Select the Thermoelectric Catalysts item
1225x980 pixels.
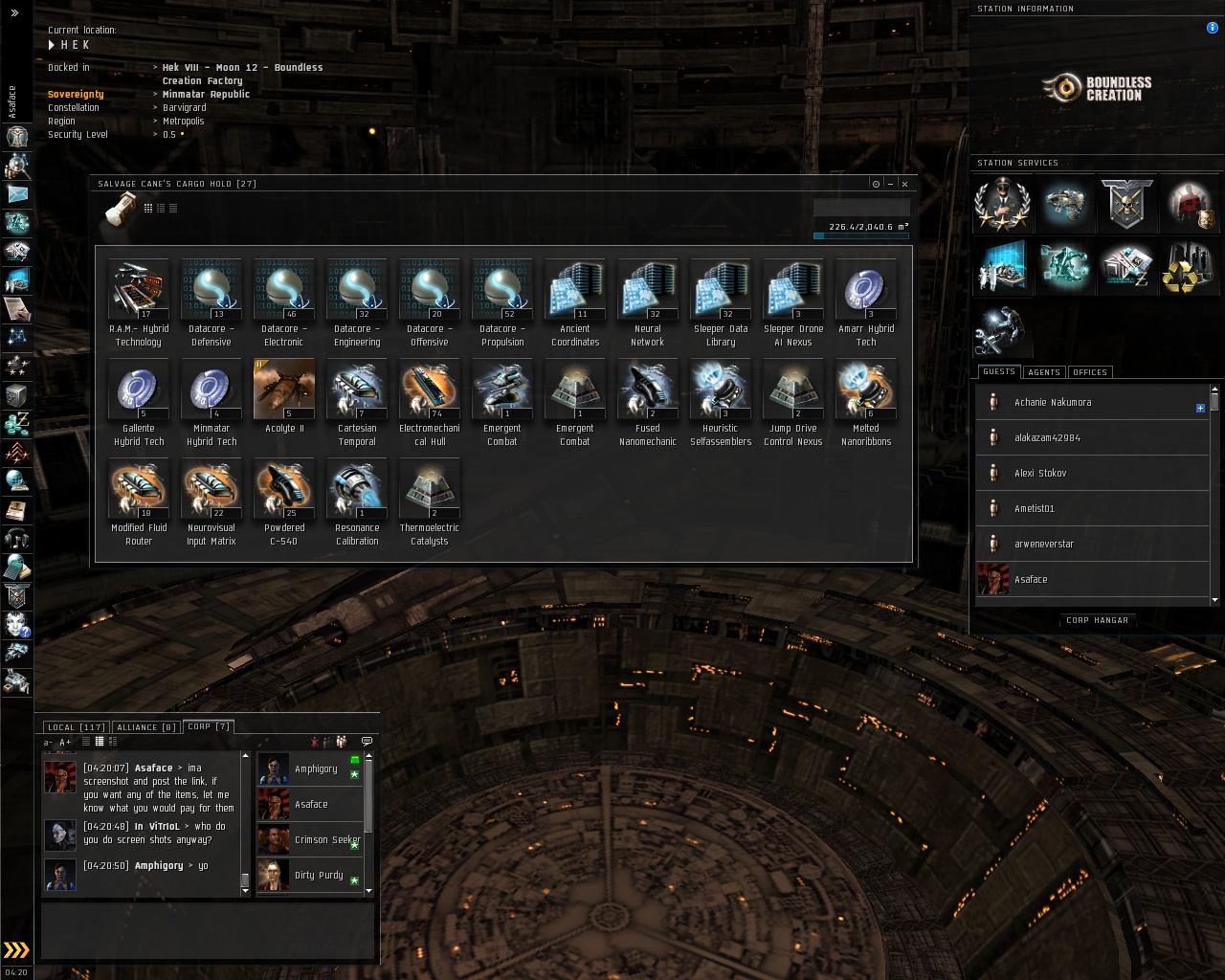430,488
